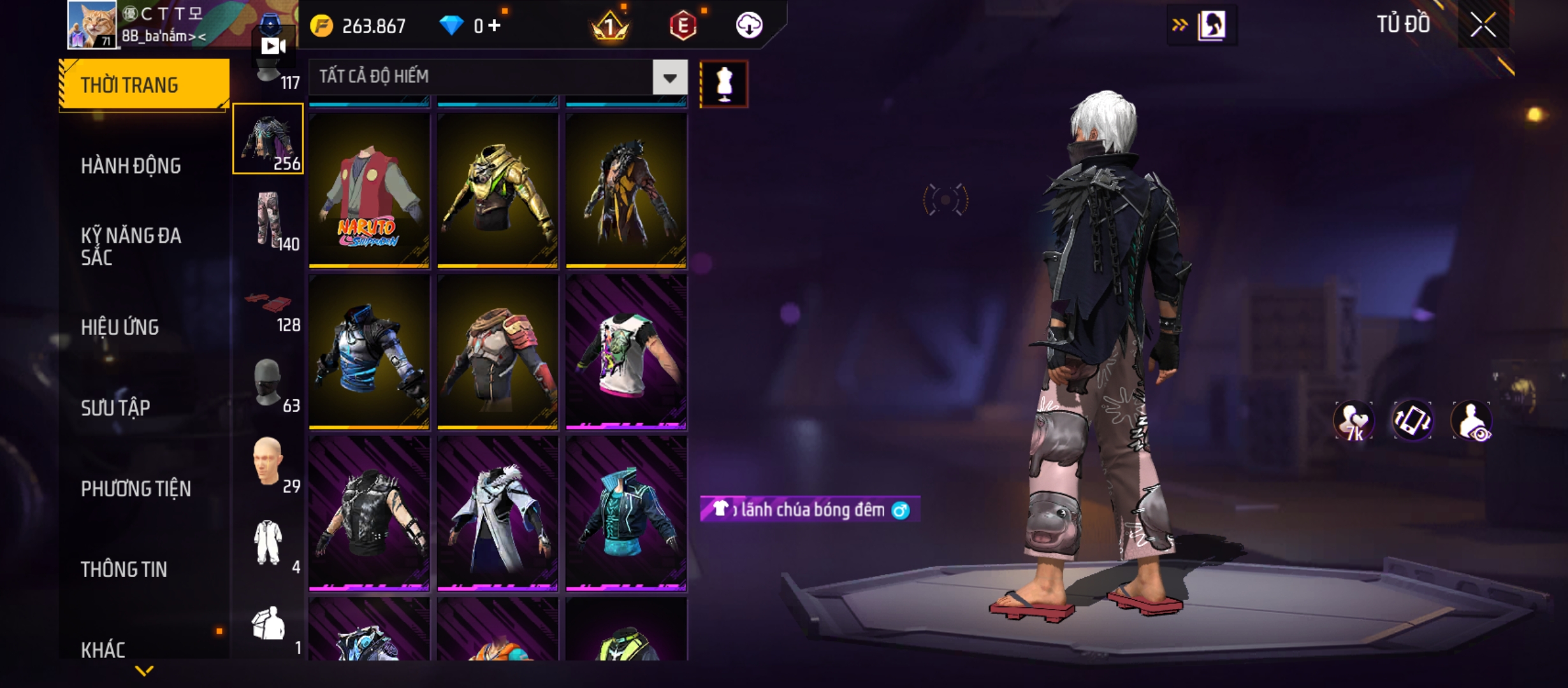
Task: Open the rarity filter dropdown
Action: pyautogui.click(x=669, y=78)
